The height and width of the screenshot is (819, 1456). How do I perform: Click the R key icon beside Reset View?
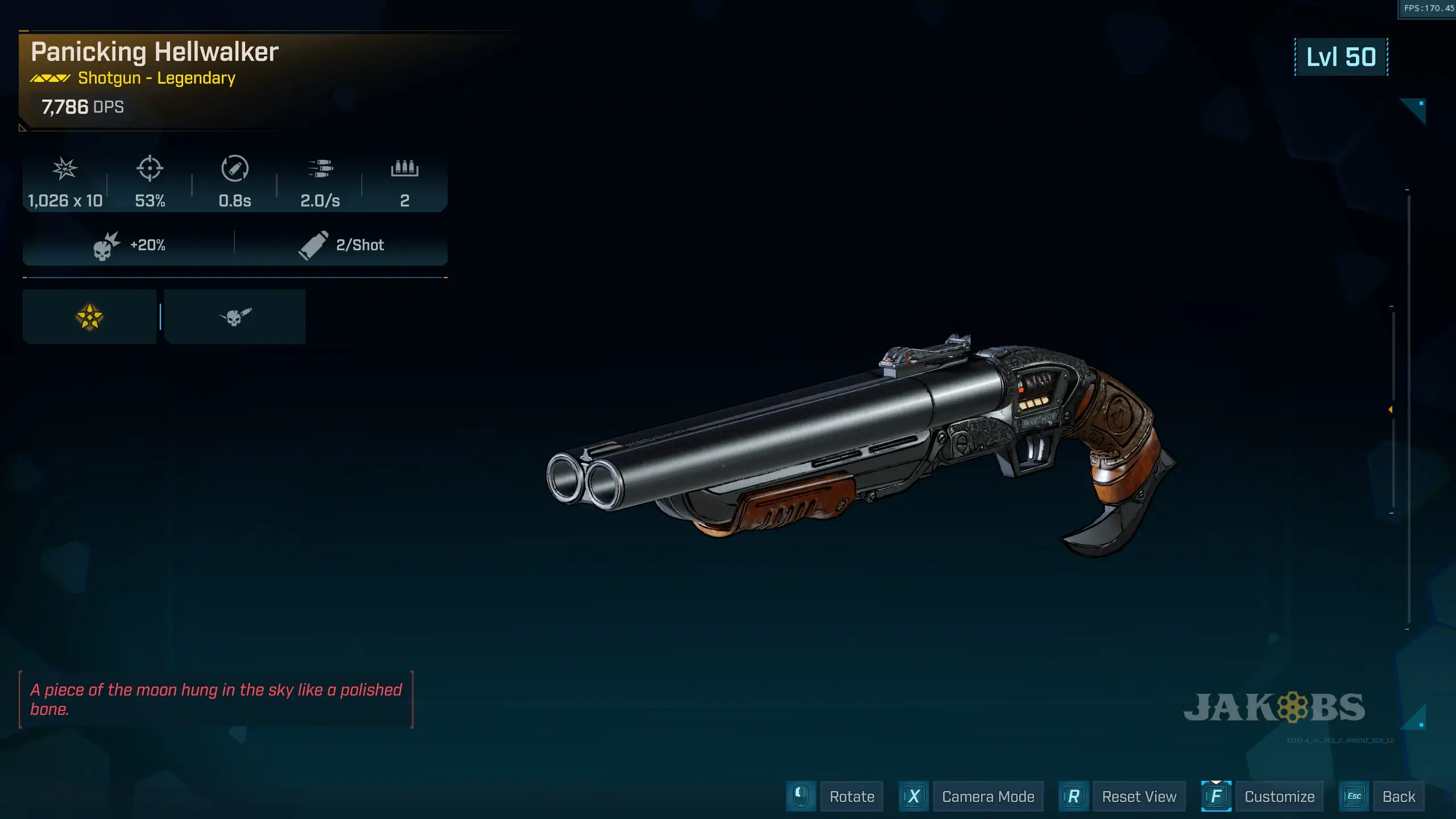1073,796
